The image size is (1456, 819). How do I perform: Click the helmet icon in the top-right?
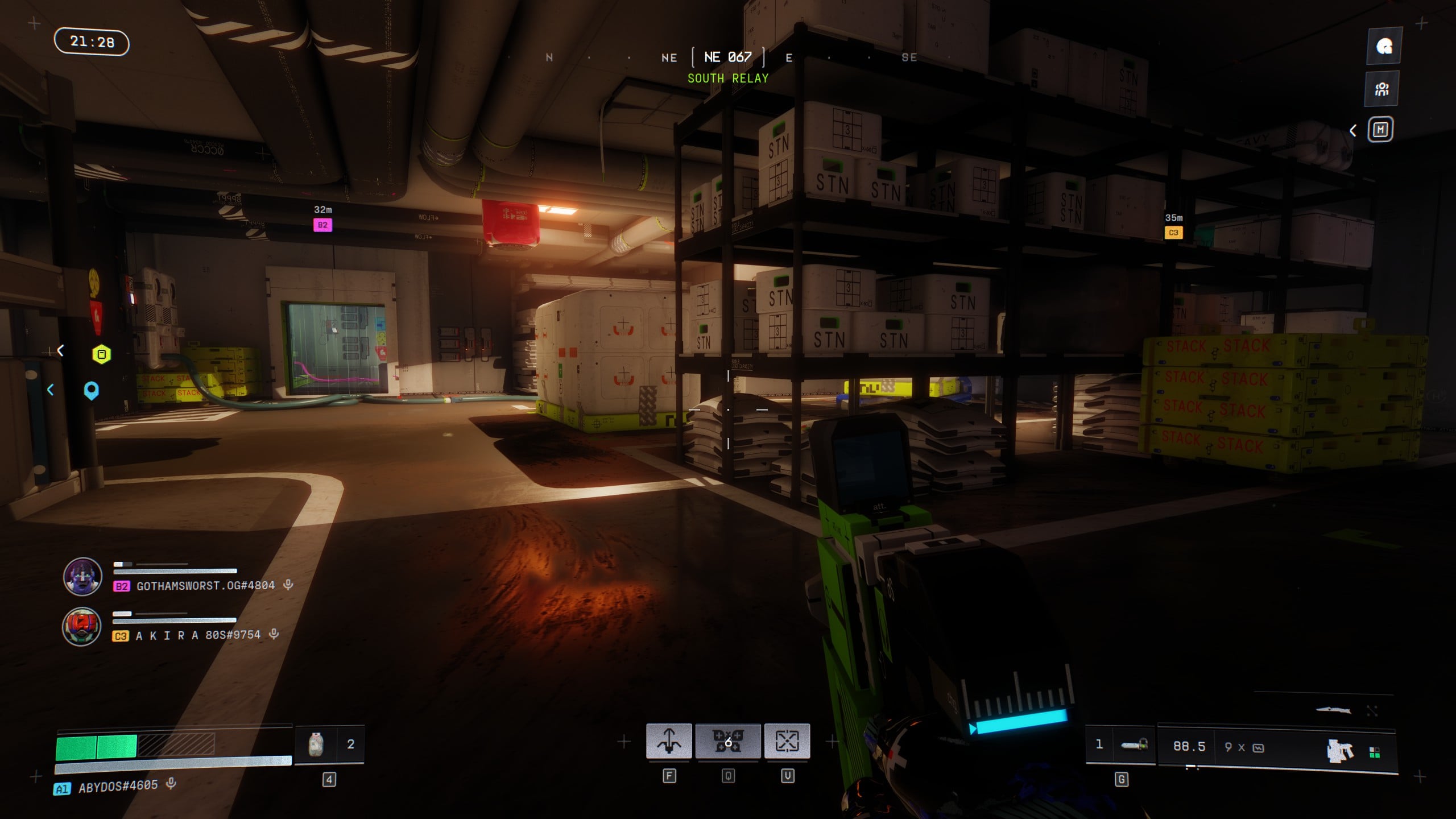(x=1384, y=46)
